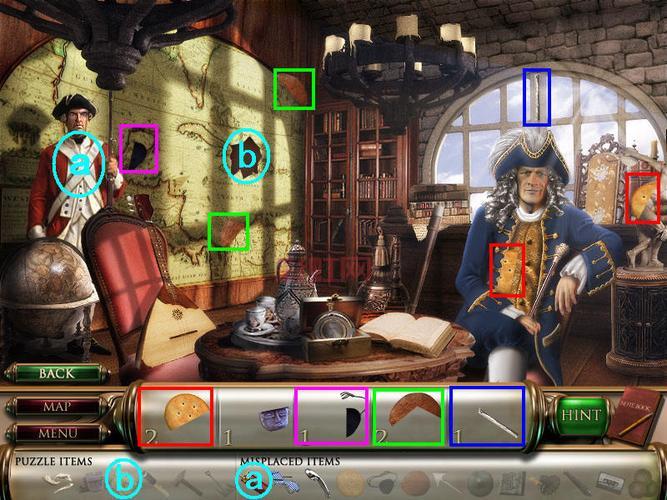Pick the thin metal tool item slot
The width and height of the screenshot is (667, 500).
click(487, 416)
